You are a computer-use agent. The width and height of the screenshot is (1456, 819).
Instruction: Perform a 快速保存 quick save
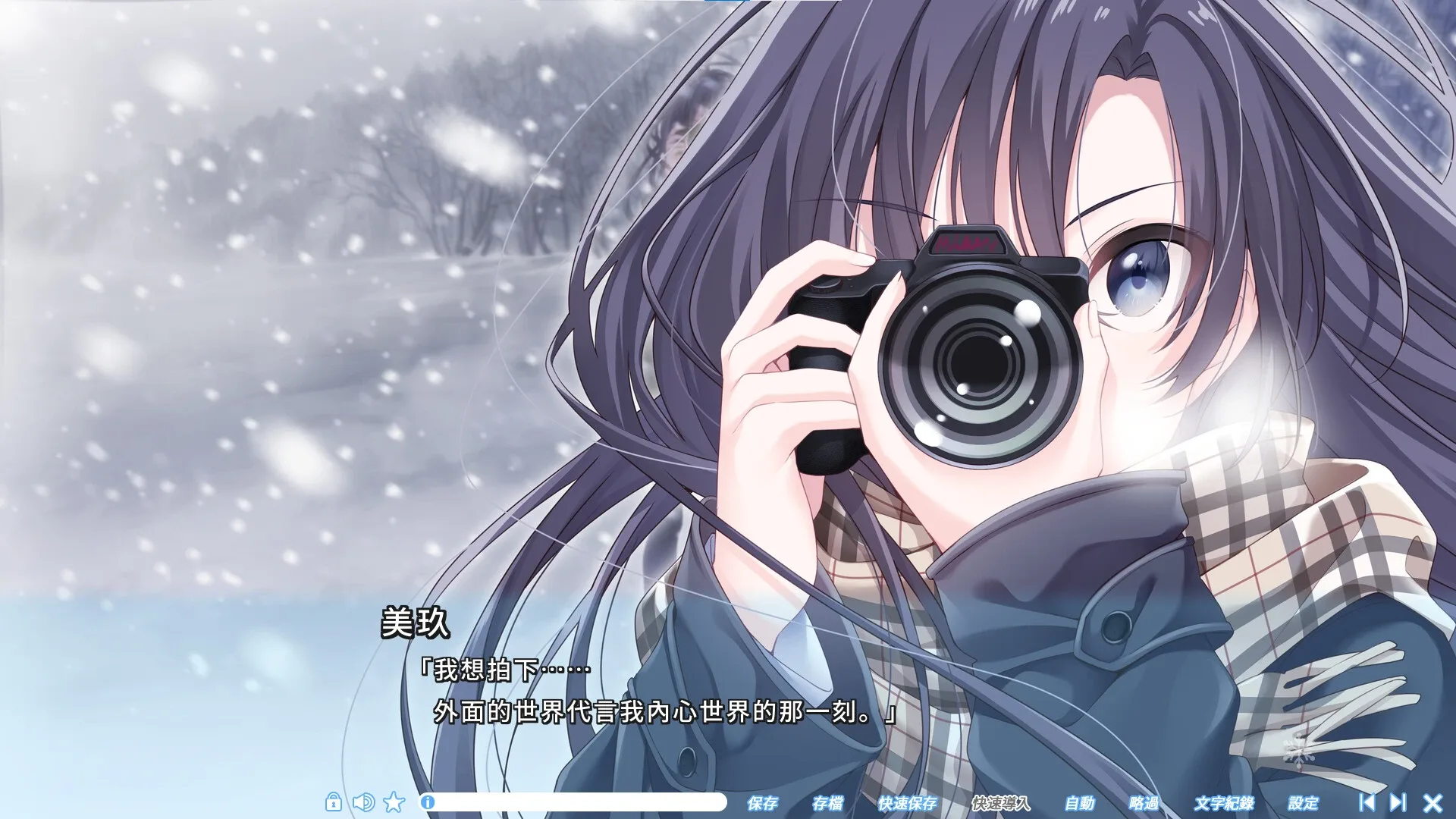click(x=910, y=802)
